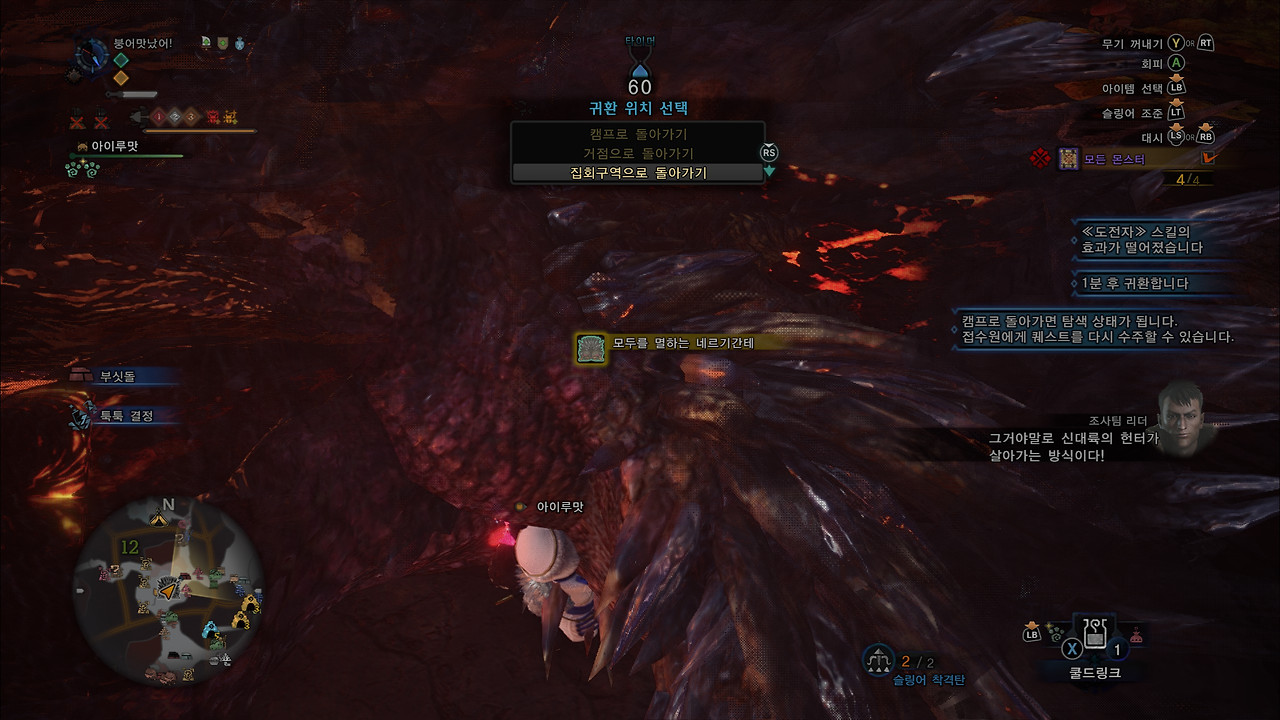Pick 집회구역으로 돌아가기 return option
1280x720 pixels.
pyautogui.click(x=637, y=173)
